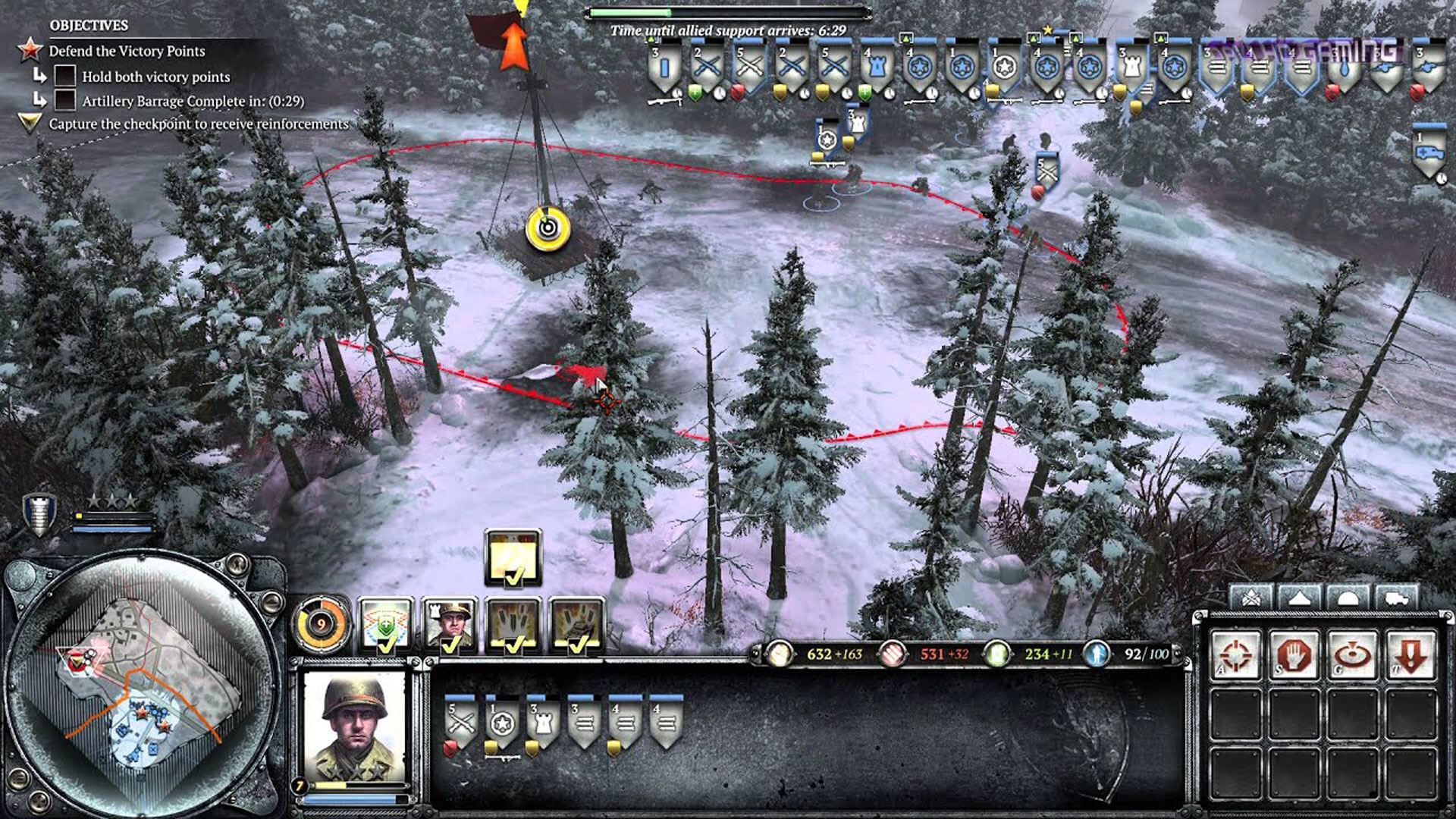Click the tactical minimap
This screenshot has height=819, width=1456.
tap(140, 686)
